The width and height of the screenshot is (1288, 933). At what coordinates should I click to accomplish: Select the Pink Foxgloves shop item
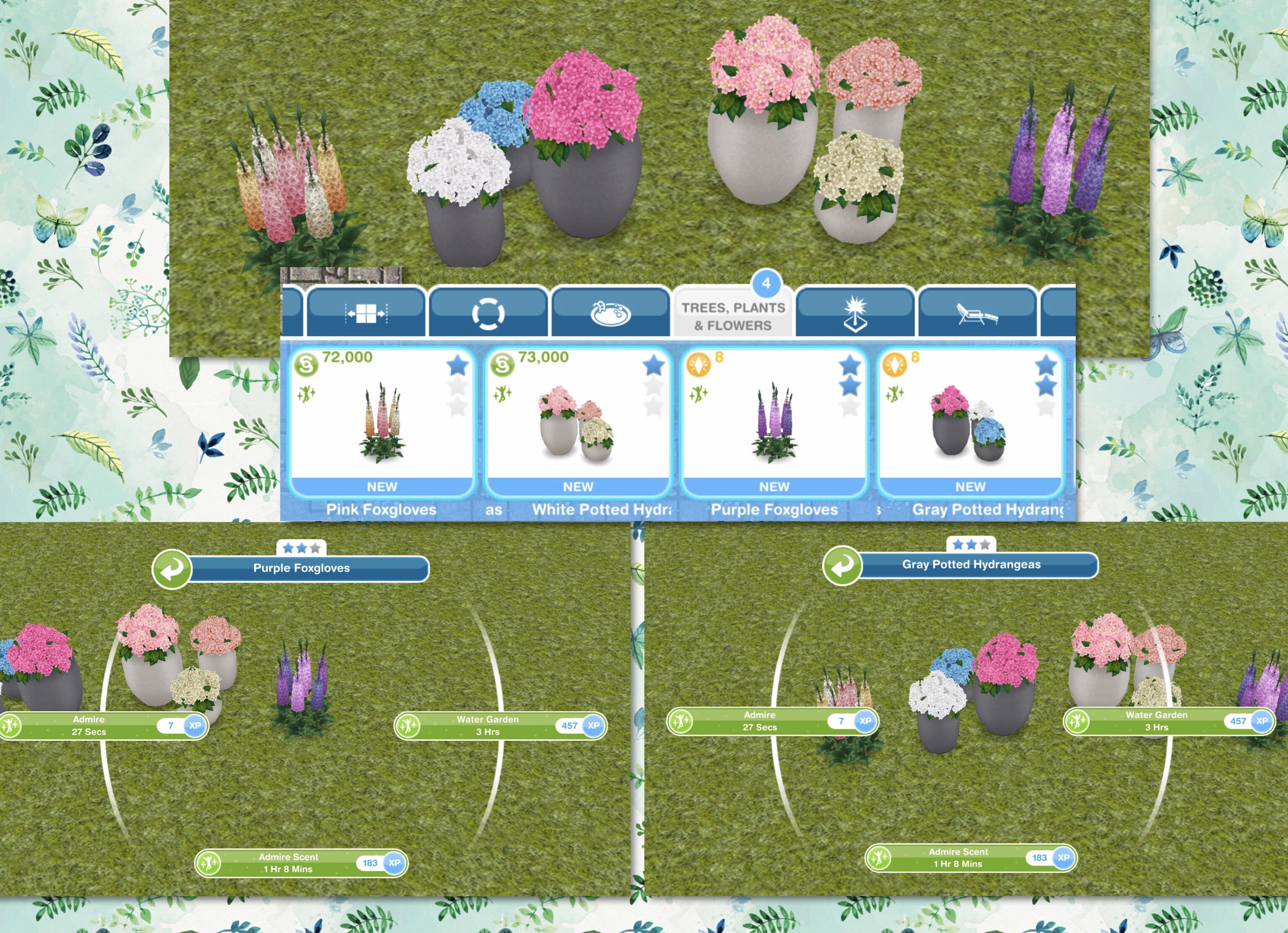[382, 422]
